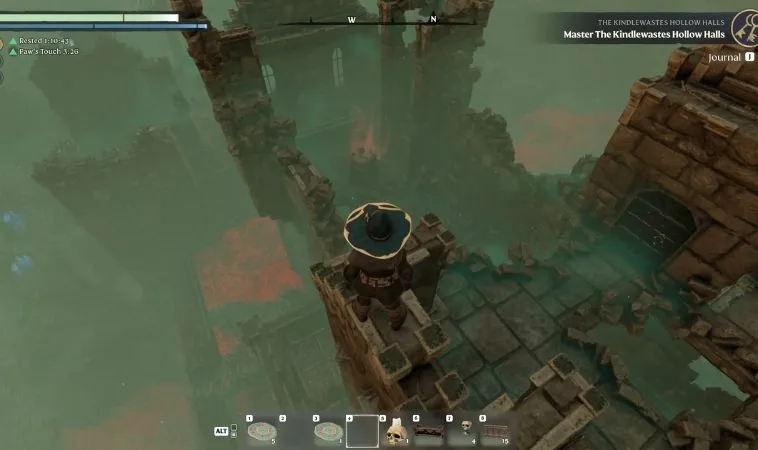The image size is (758, 450).
Task: Open the Journal from the top-right label
Action: 725,57
